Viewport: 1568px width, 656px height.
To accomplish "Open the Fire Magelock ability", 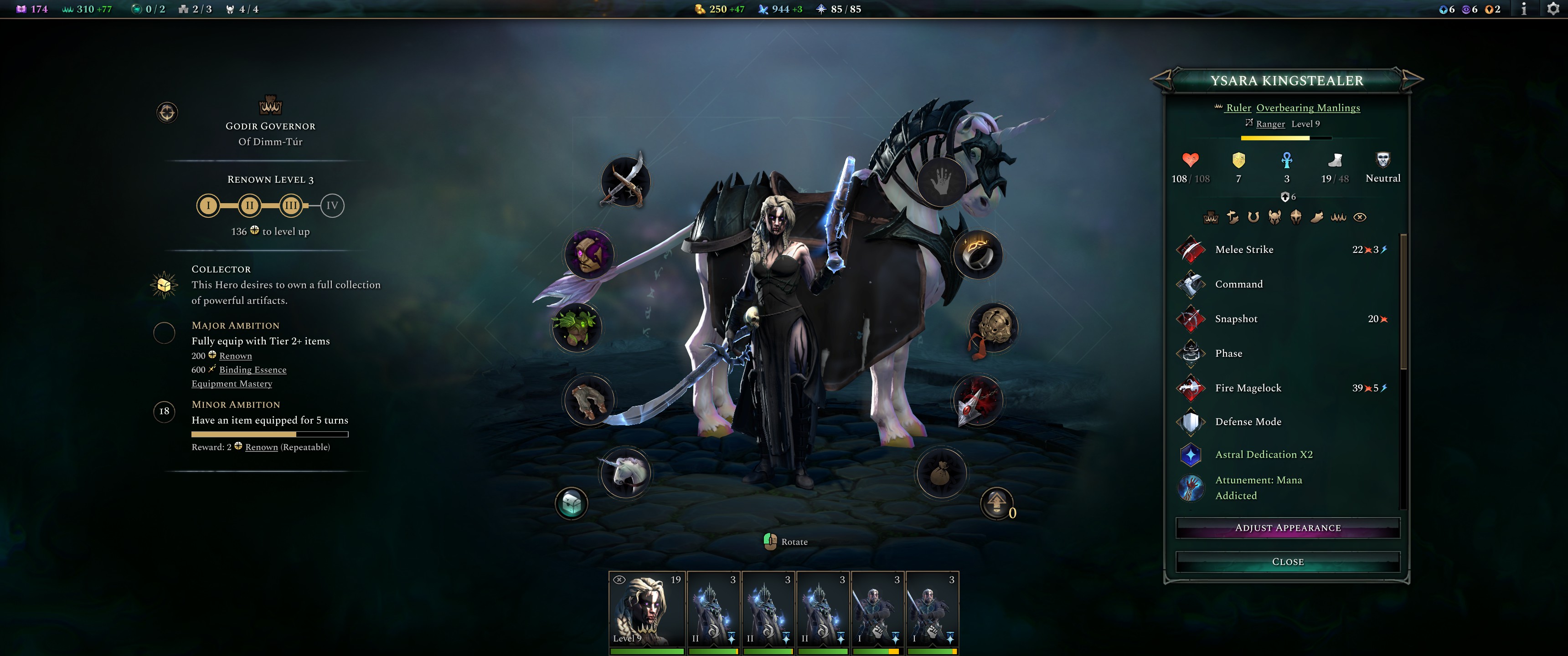I will coord(1191,388).
